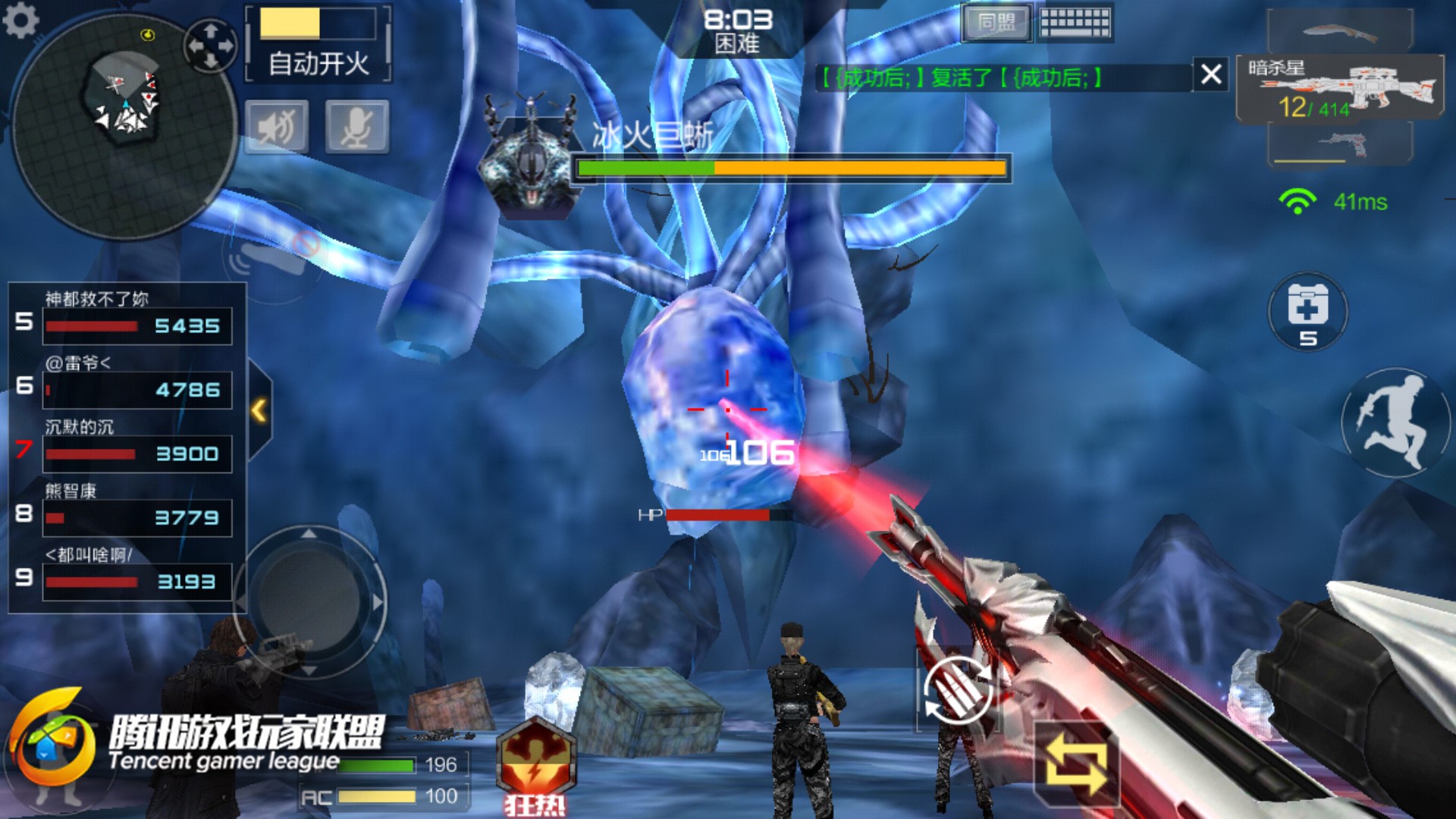1456x819 pixels.
Task: Tap the yellow weapon swap button
Action: point(1076,764)
